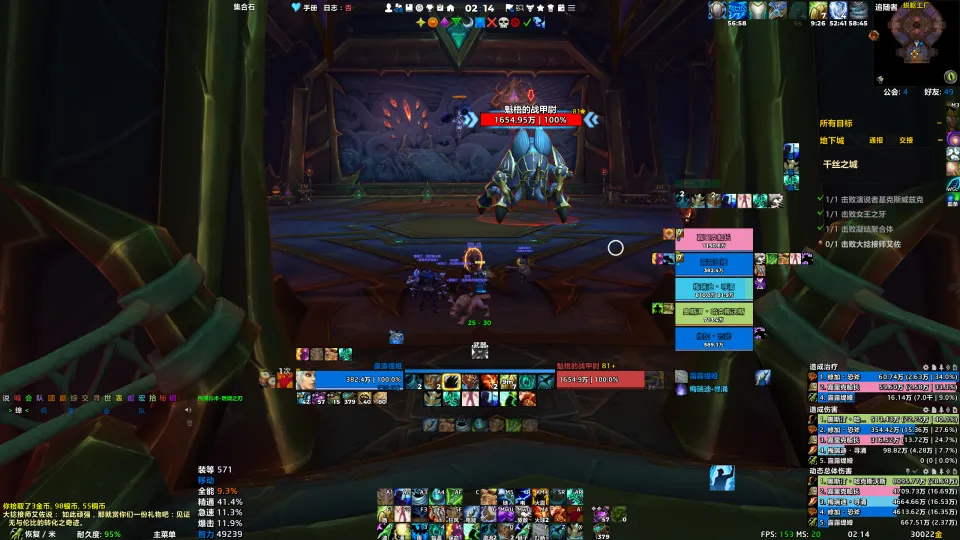
Task: Switch to the 通报 tab
Action: (x=876, y=141)
